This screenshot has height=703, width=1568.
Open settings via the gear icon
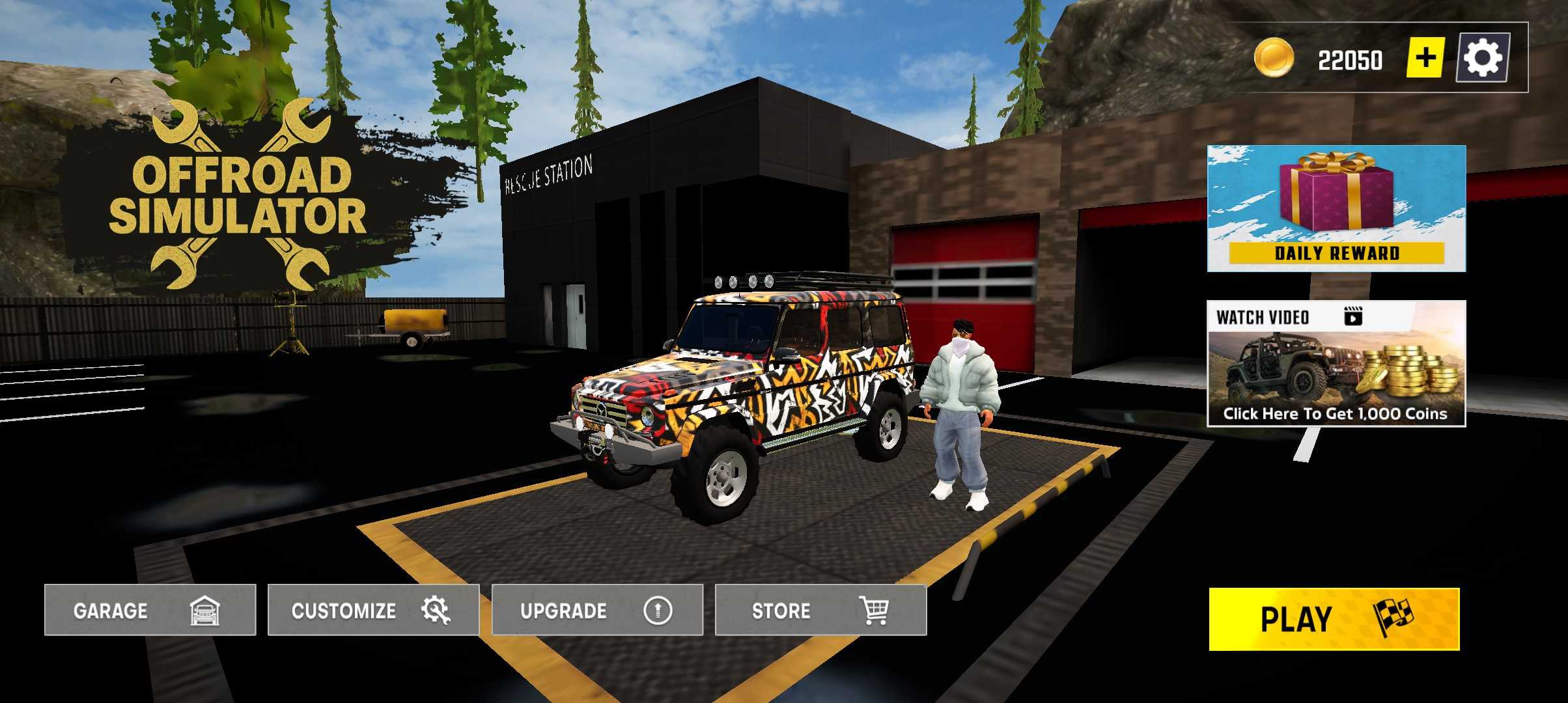pos(1483,58)
